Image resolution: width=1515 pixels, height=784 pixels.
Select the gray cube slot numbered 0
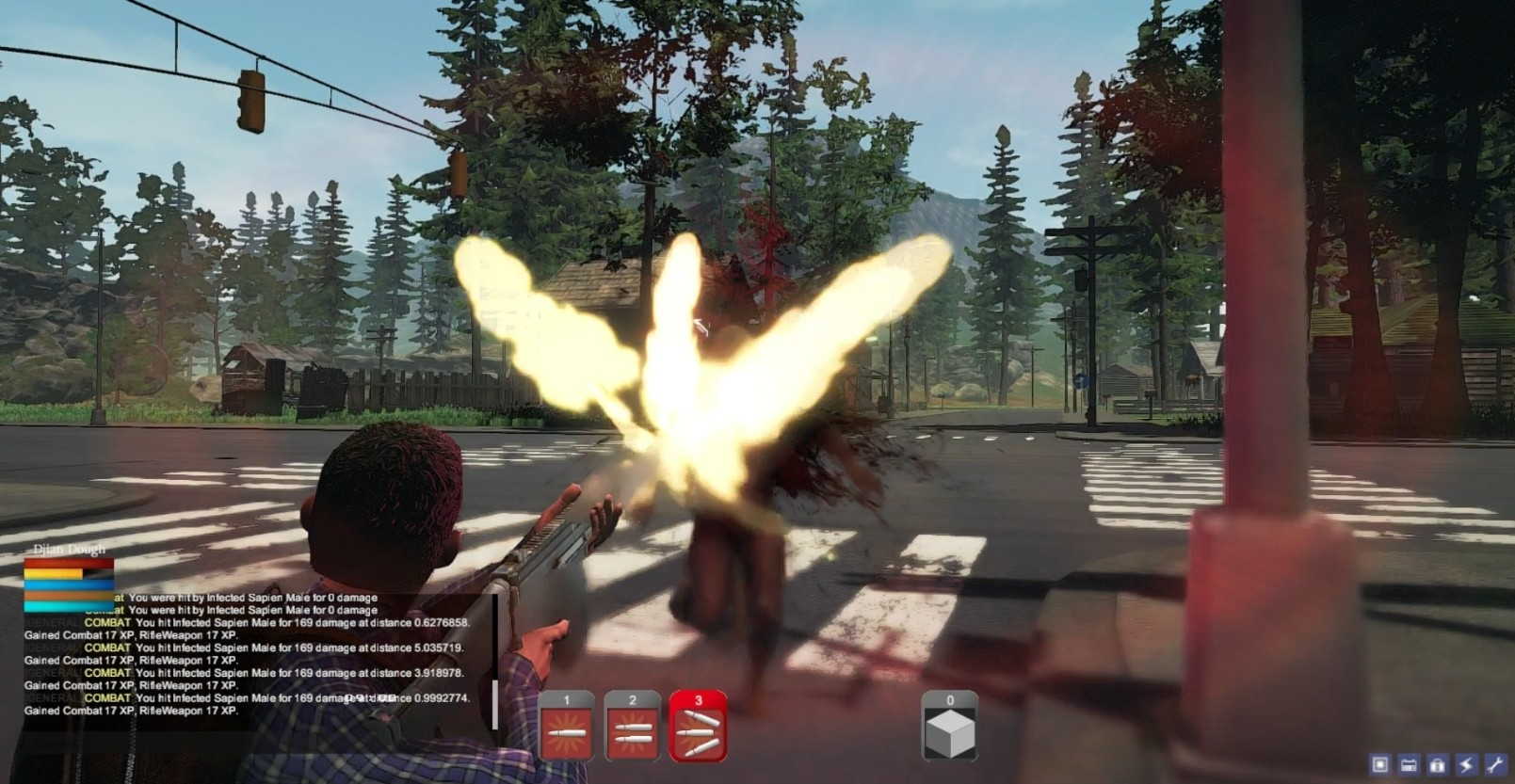[x=949, y=727]
